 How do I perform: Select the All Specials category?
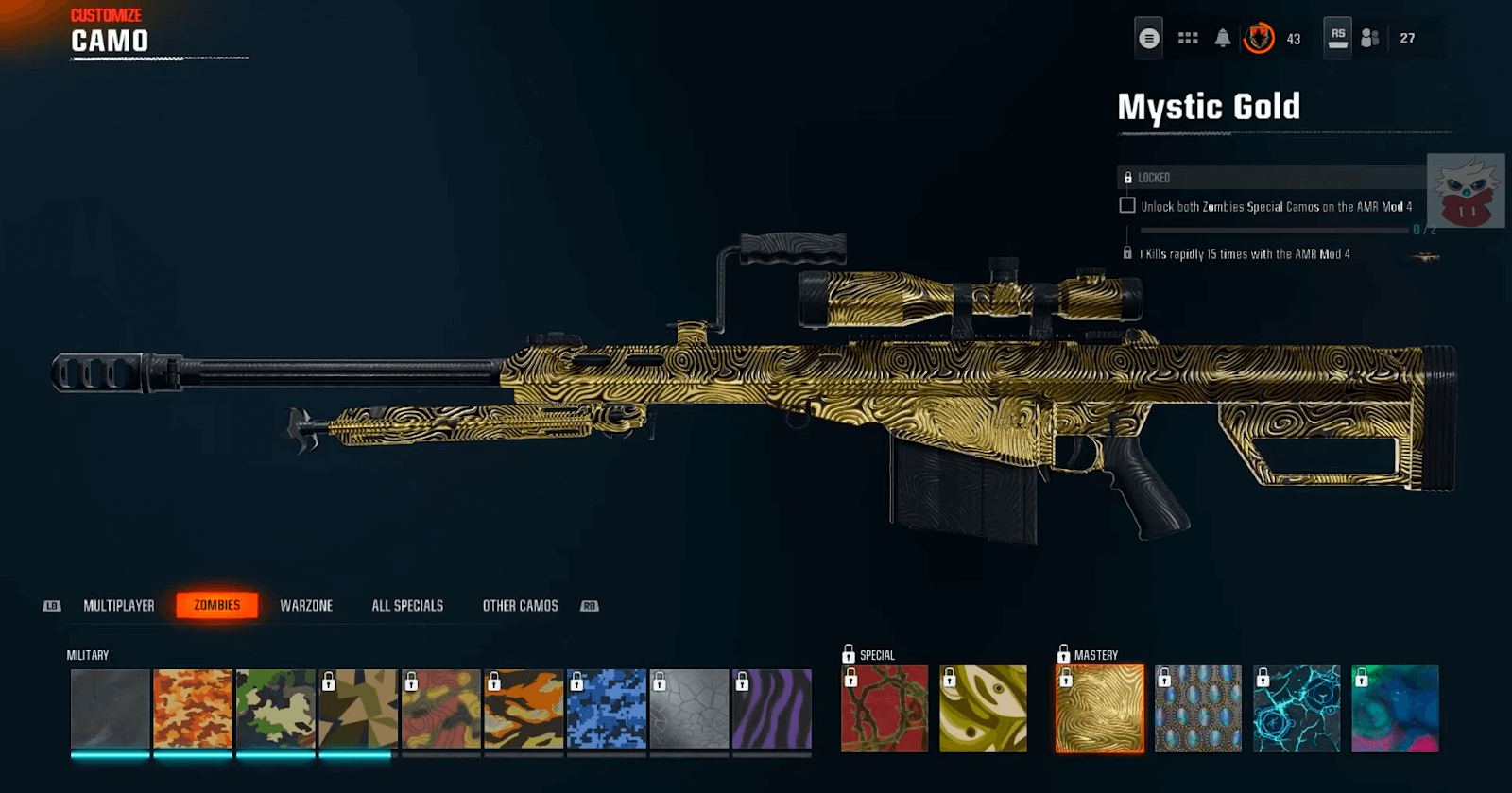[407, 605]
